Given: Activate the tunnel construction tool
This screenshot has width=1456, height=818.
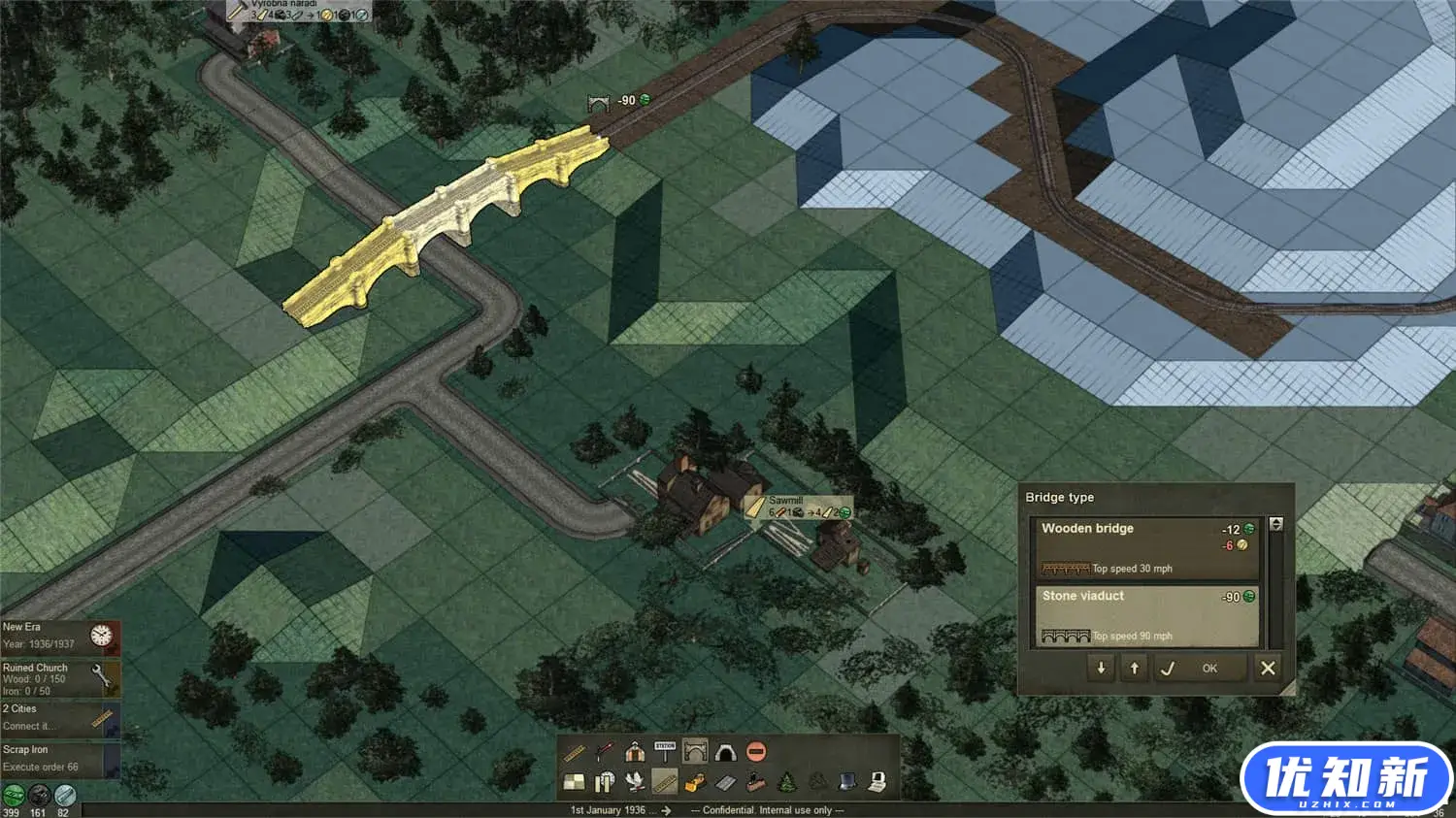Looking at the screenshot, I should coord(725,751).
